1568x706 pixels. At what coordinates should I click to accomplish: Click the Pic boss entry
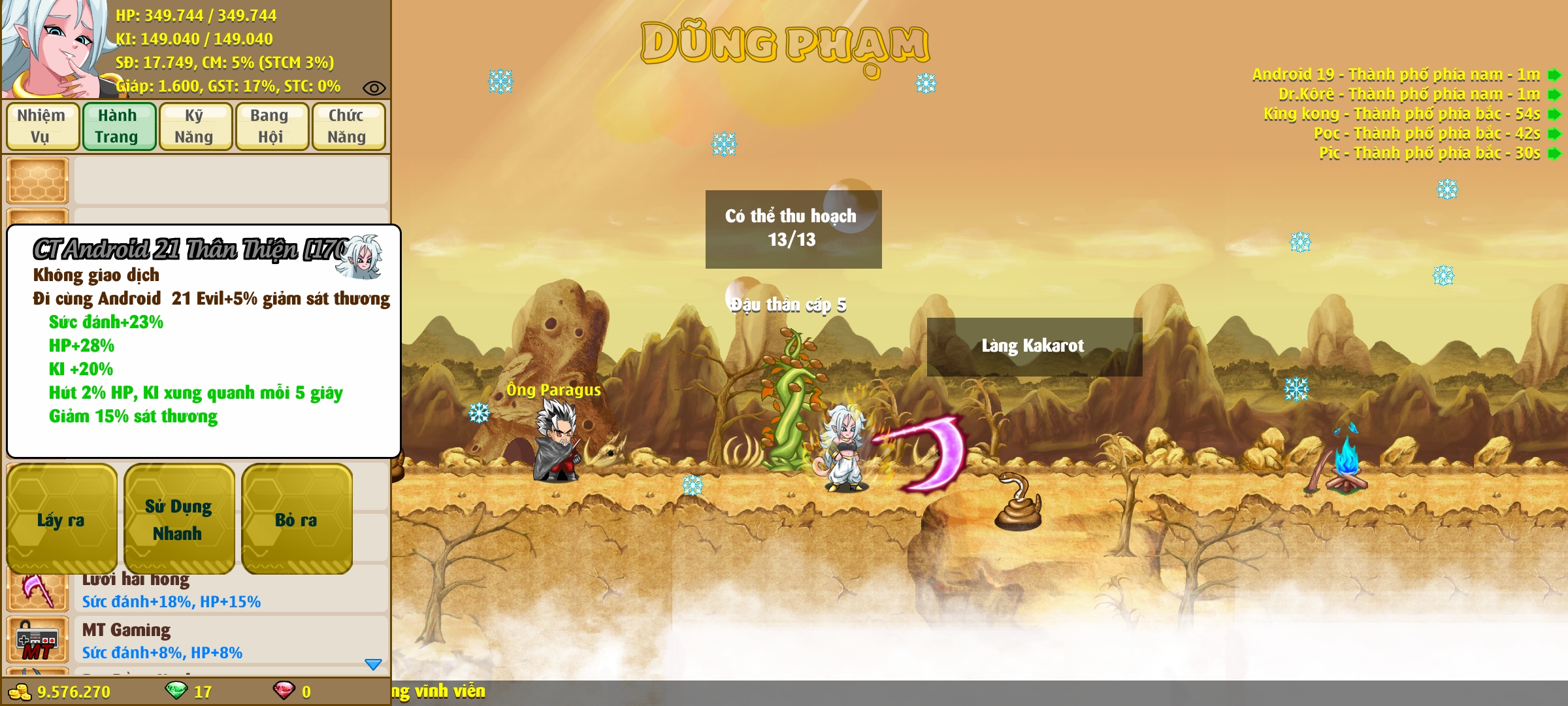pyautogui.click(x=1429, y=153)
